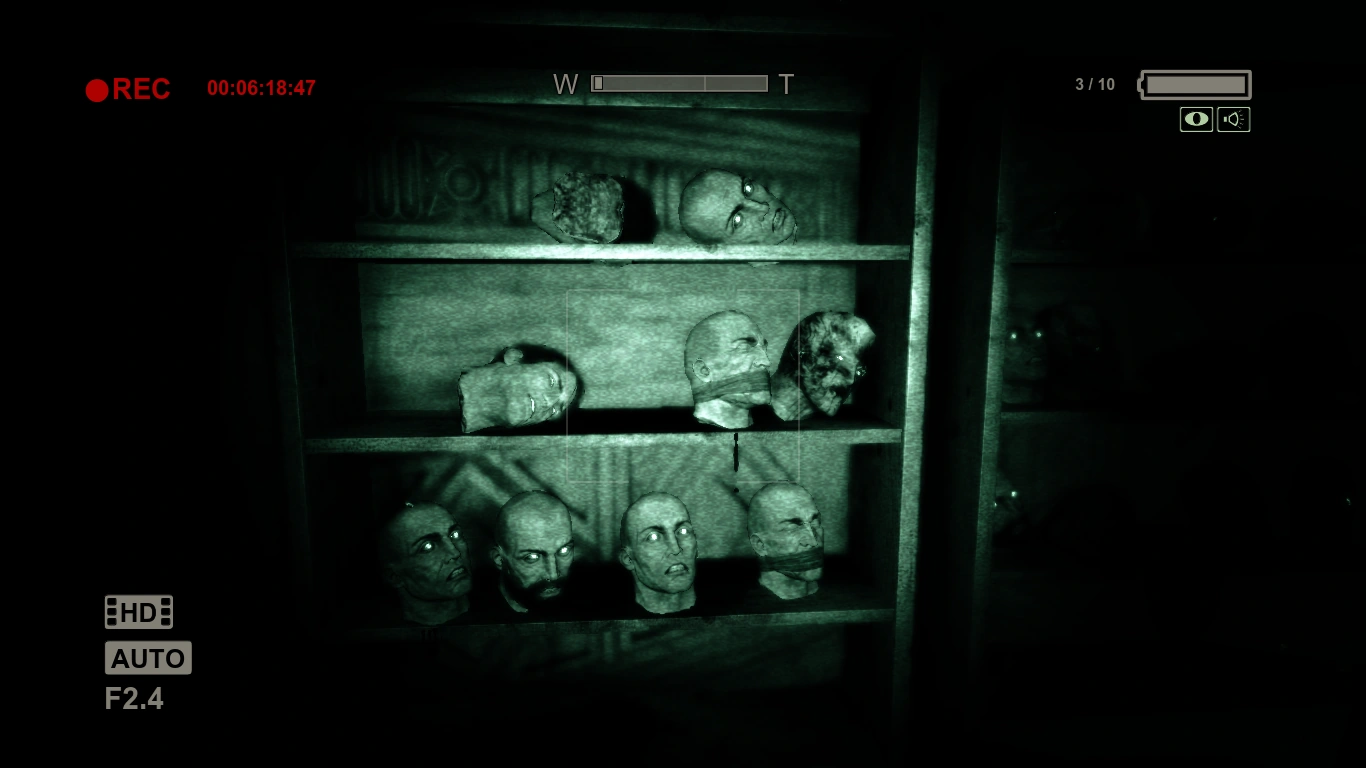Toggle recording with the REC indicator
The image size is (1366, 768).
[x=128, y=89]
